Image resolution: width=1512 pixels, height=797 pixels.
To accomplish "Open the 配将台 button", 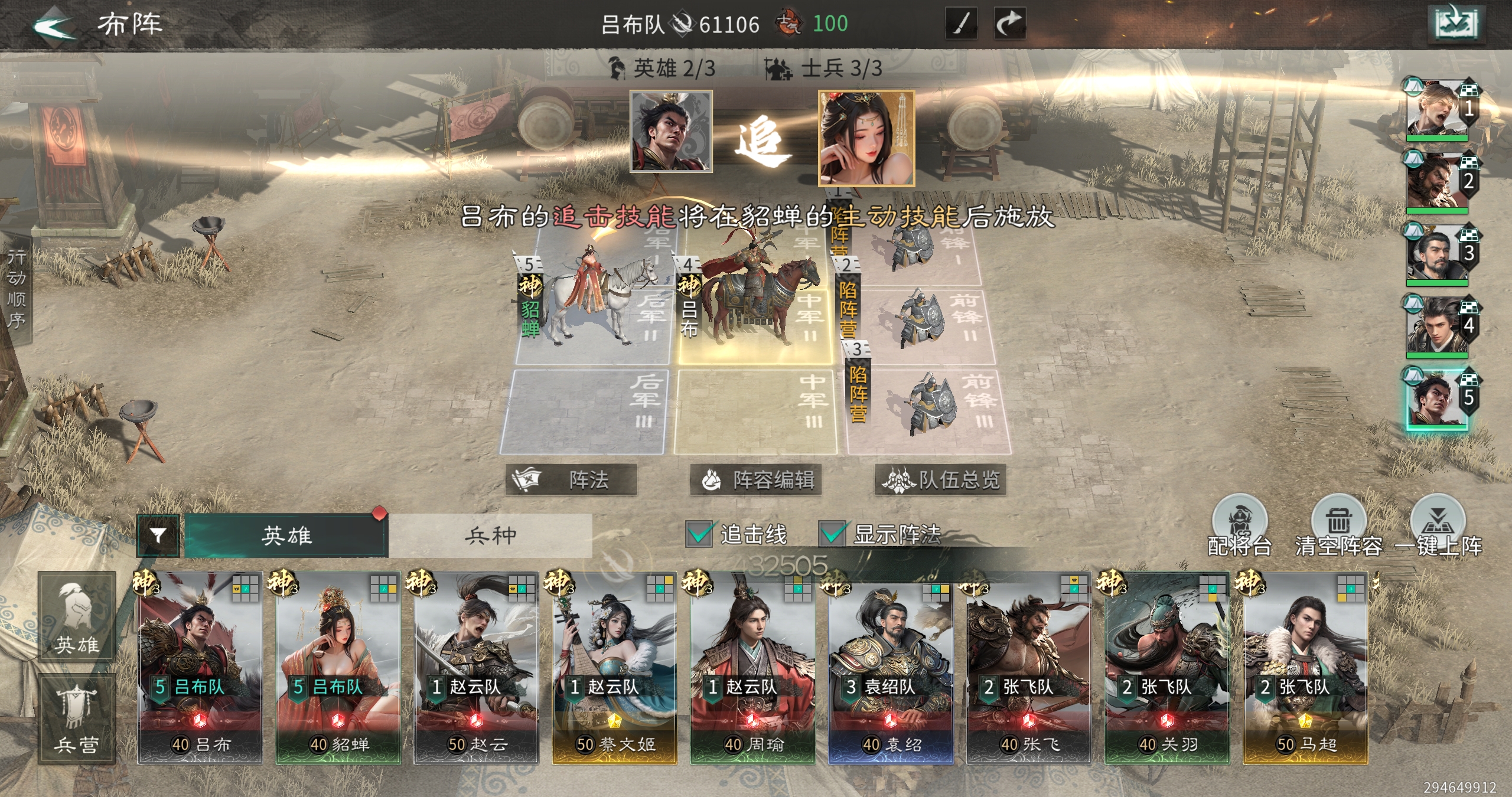I will click(x=1239, y=527).
